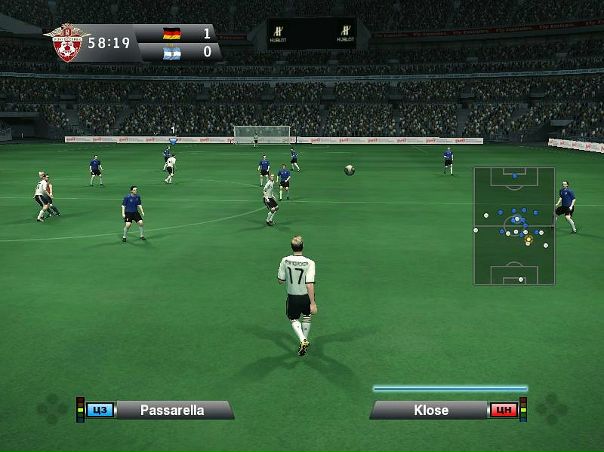Select the Klose player name panel
The width and height of the screenshot is (604, 452).
431,410
